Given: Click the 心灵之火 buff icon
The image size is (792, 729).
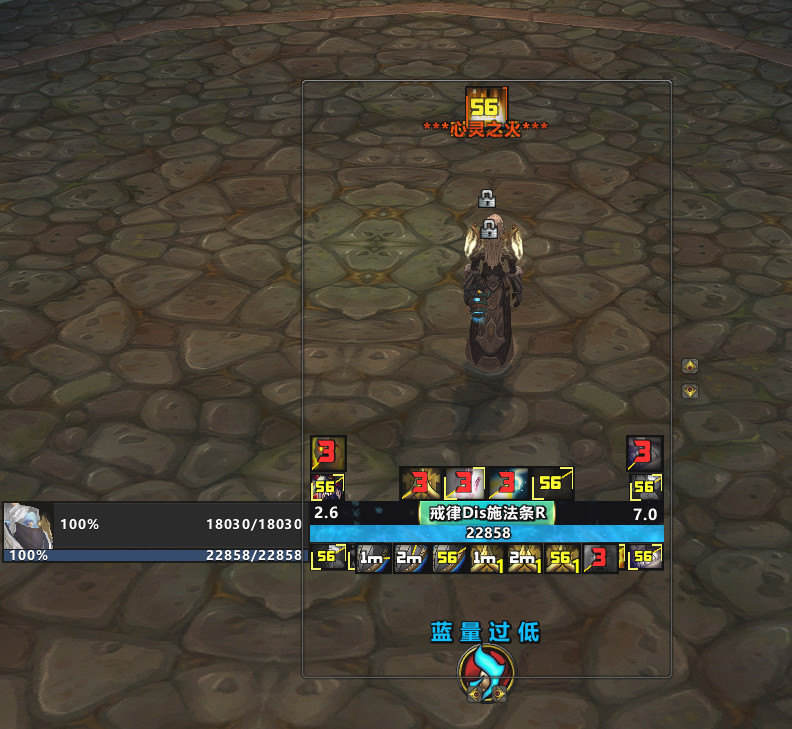Looking at the screenshot, I should [486, 106].
